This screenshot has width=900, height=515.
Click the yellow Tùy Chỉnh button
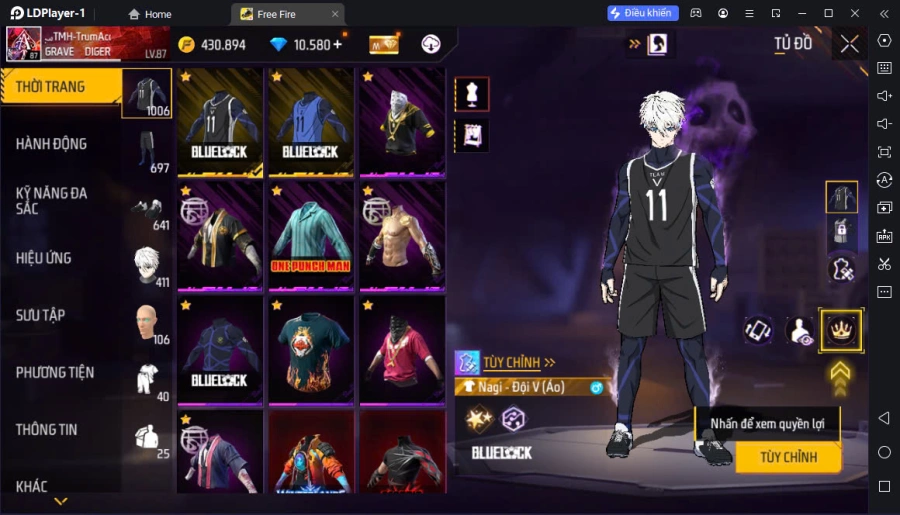(x=788, y=457)
